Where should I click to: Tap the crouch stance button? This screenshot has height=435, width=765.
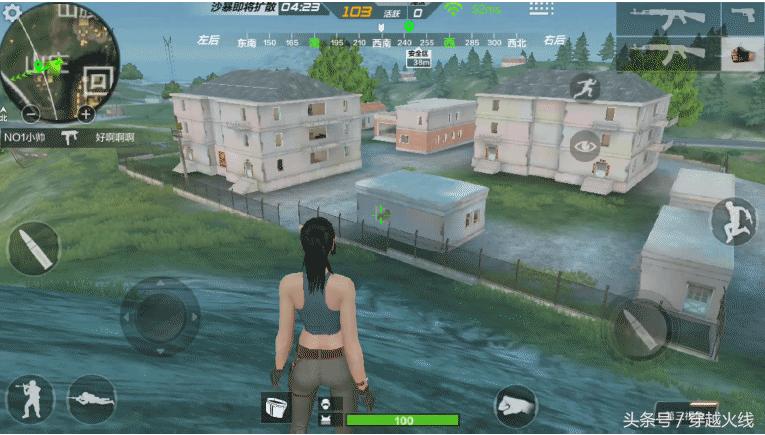point(29,398)
